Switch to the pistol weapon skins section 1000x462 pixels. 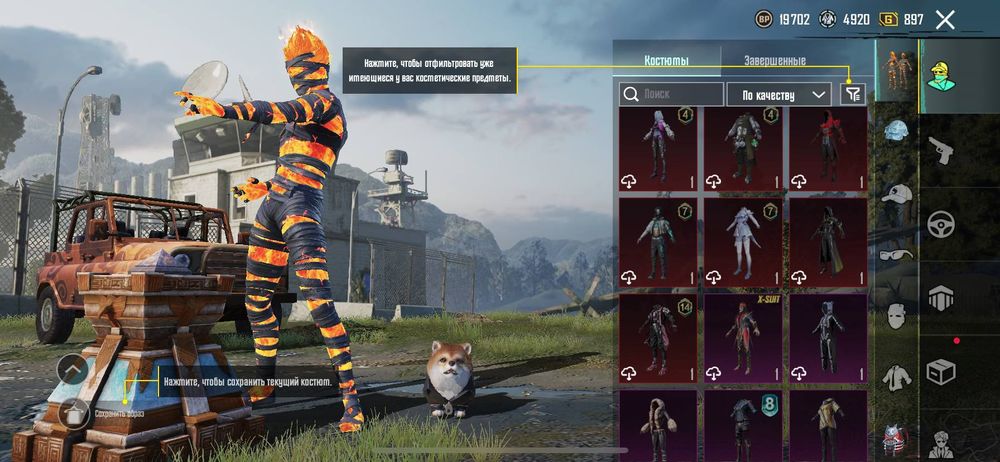(x=941, y=152)
